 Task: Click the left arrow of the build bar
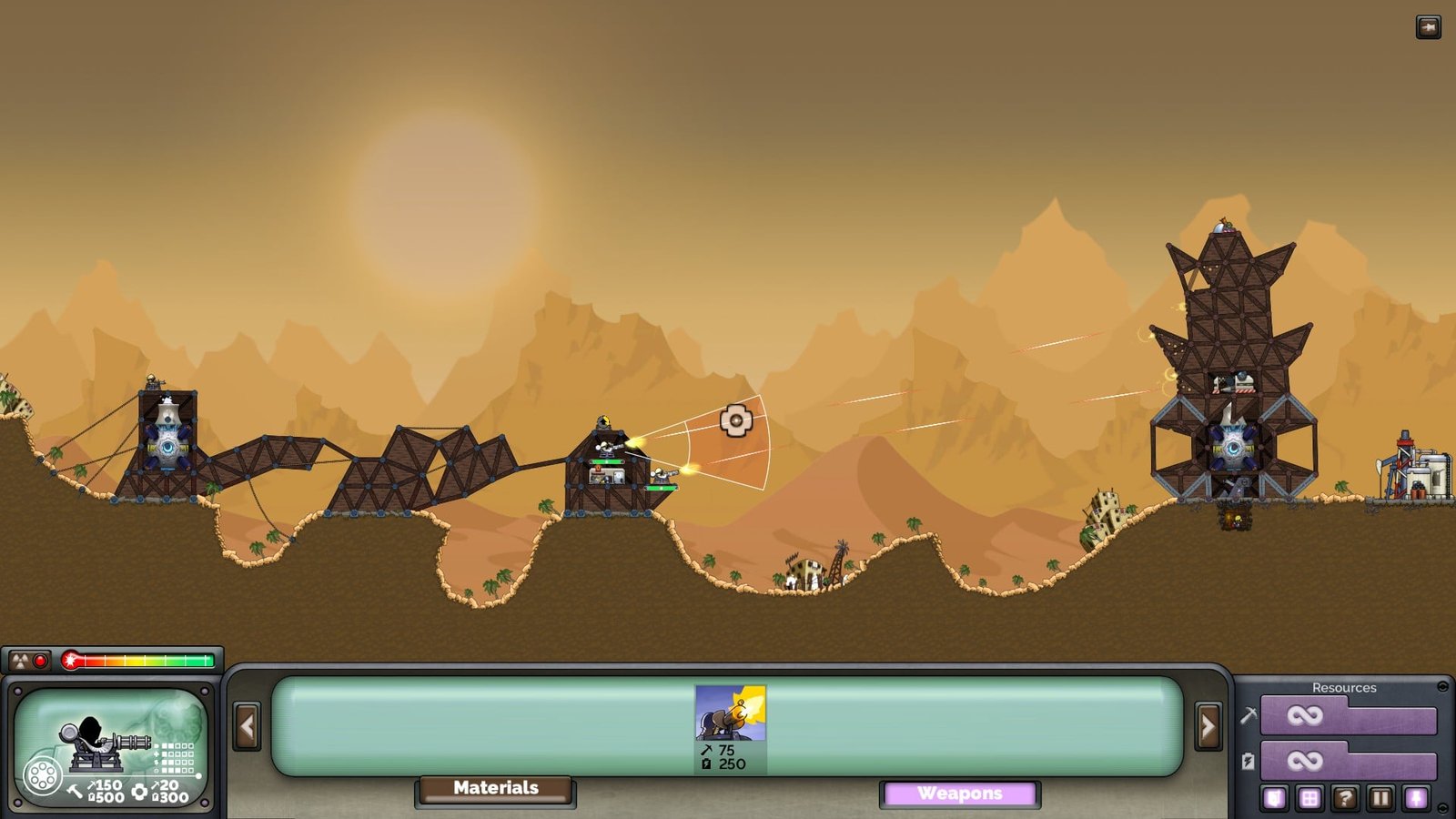(x=247, y=726)
